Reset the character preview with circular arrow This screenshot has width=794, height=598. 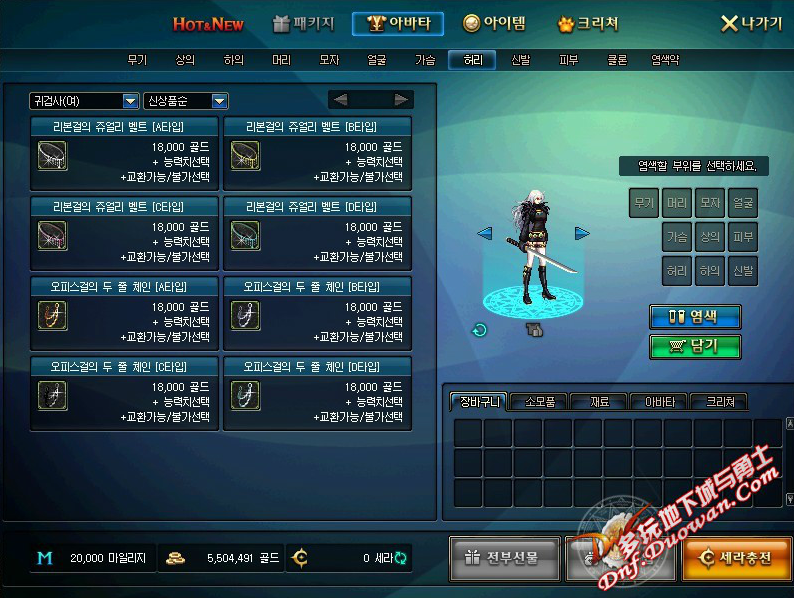tap(480, 330)
